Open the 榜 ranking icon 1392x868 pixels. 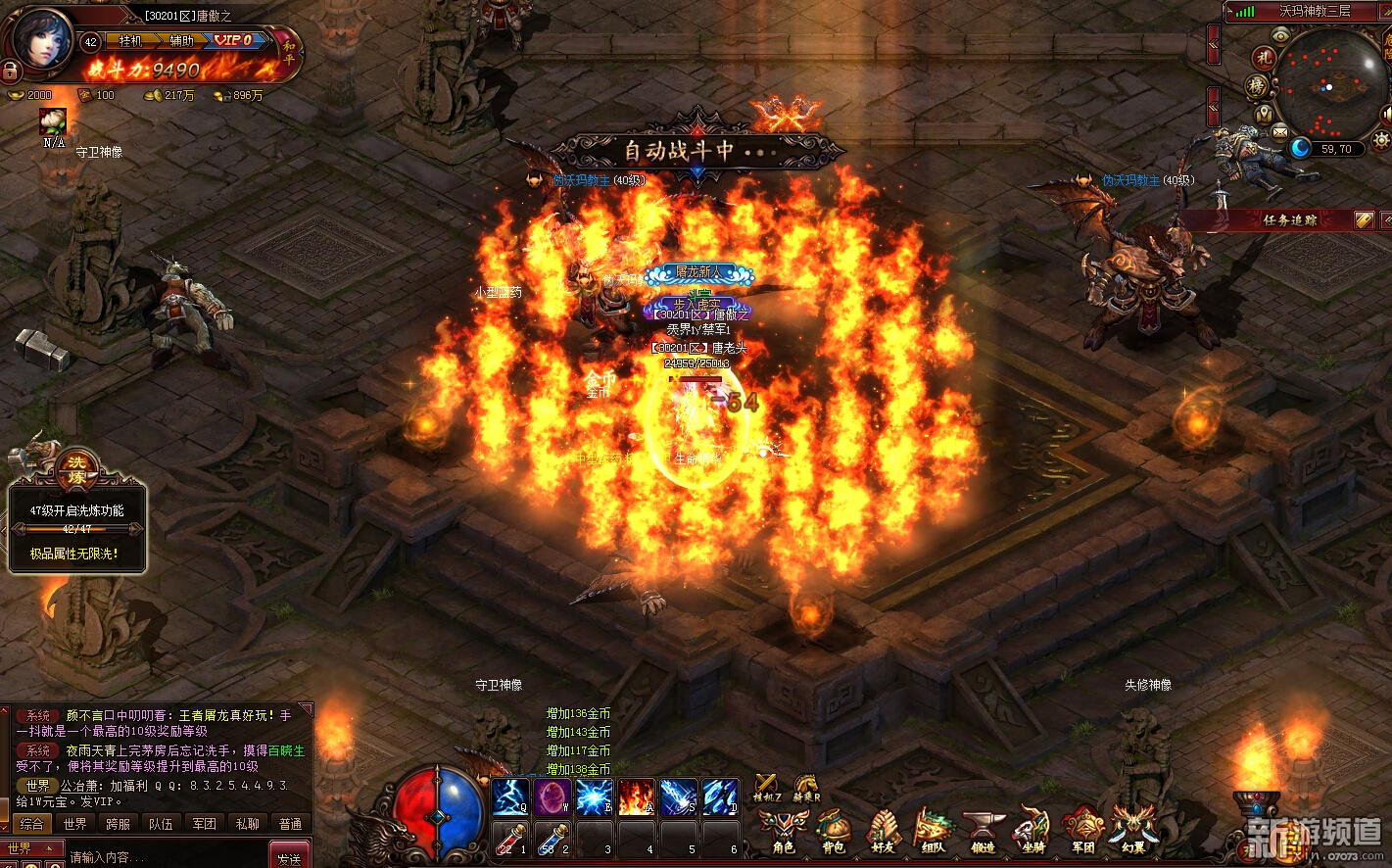(1257, 86)
